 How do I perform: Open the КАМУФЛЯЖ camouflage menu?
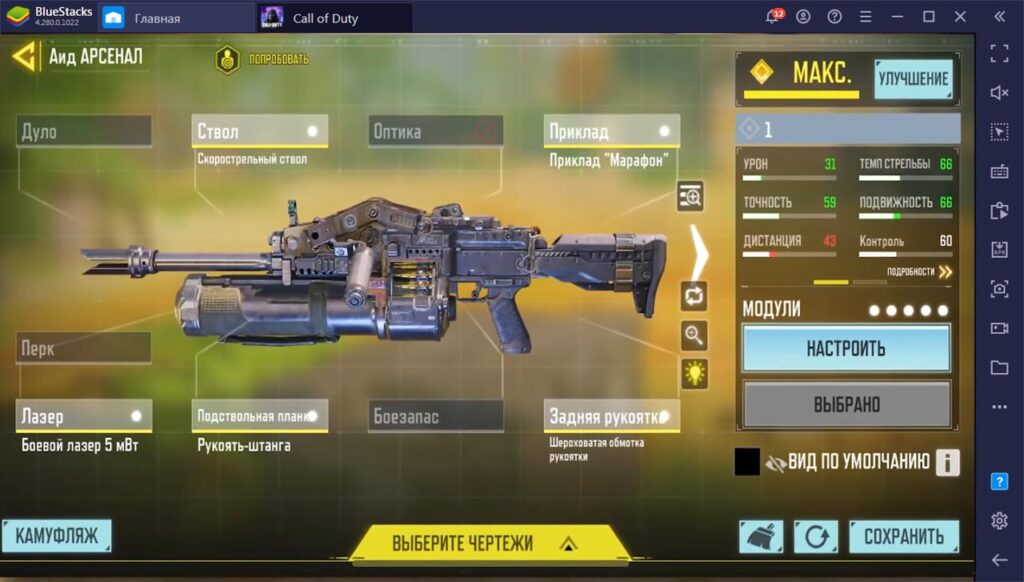56,536
